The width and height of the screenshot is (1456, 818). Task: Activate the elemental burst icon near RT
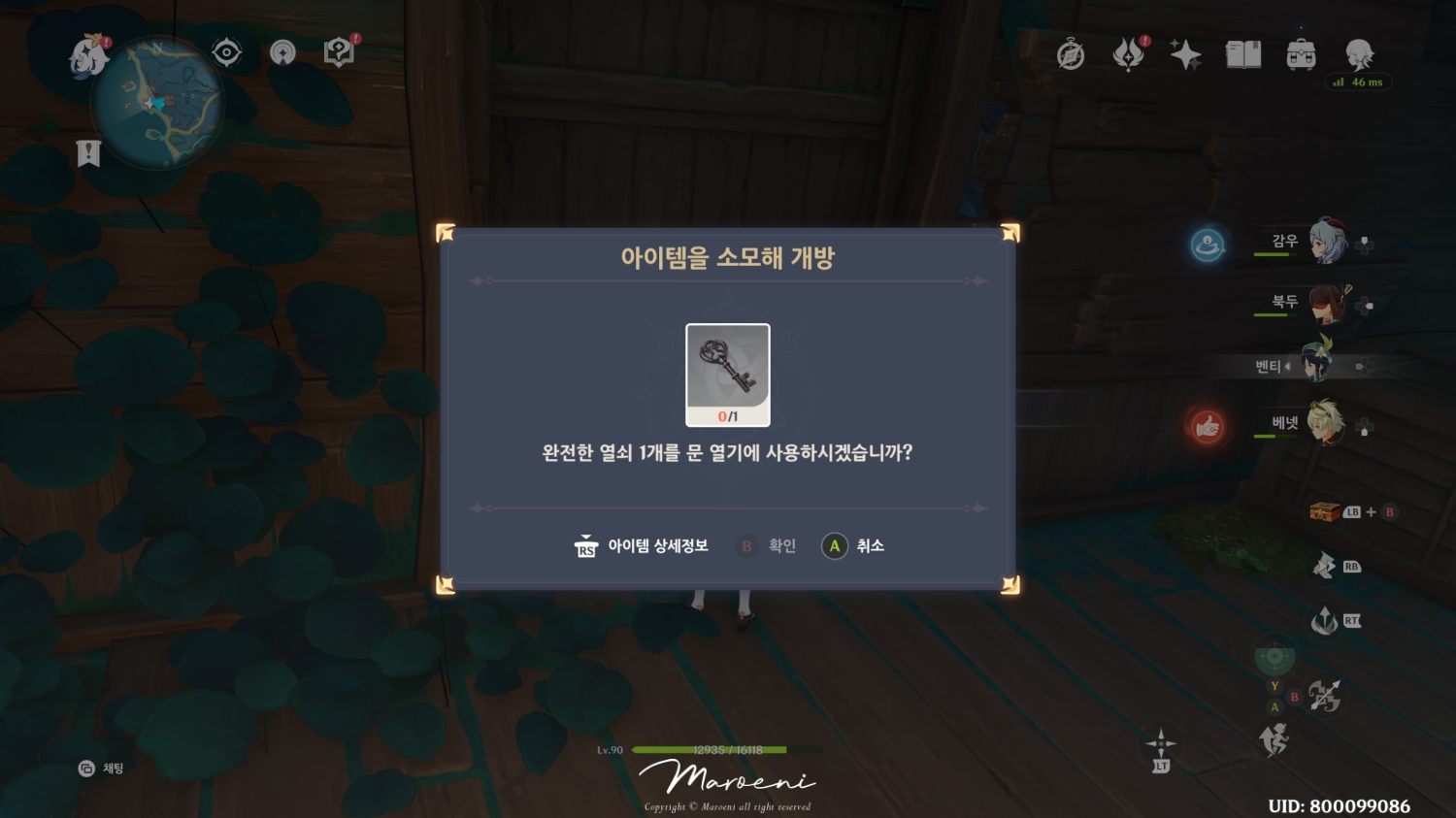coord(1324,621)
